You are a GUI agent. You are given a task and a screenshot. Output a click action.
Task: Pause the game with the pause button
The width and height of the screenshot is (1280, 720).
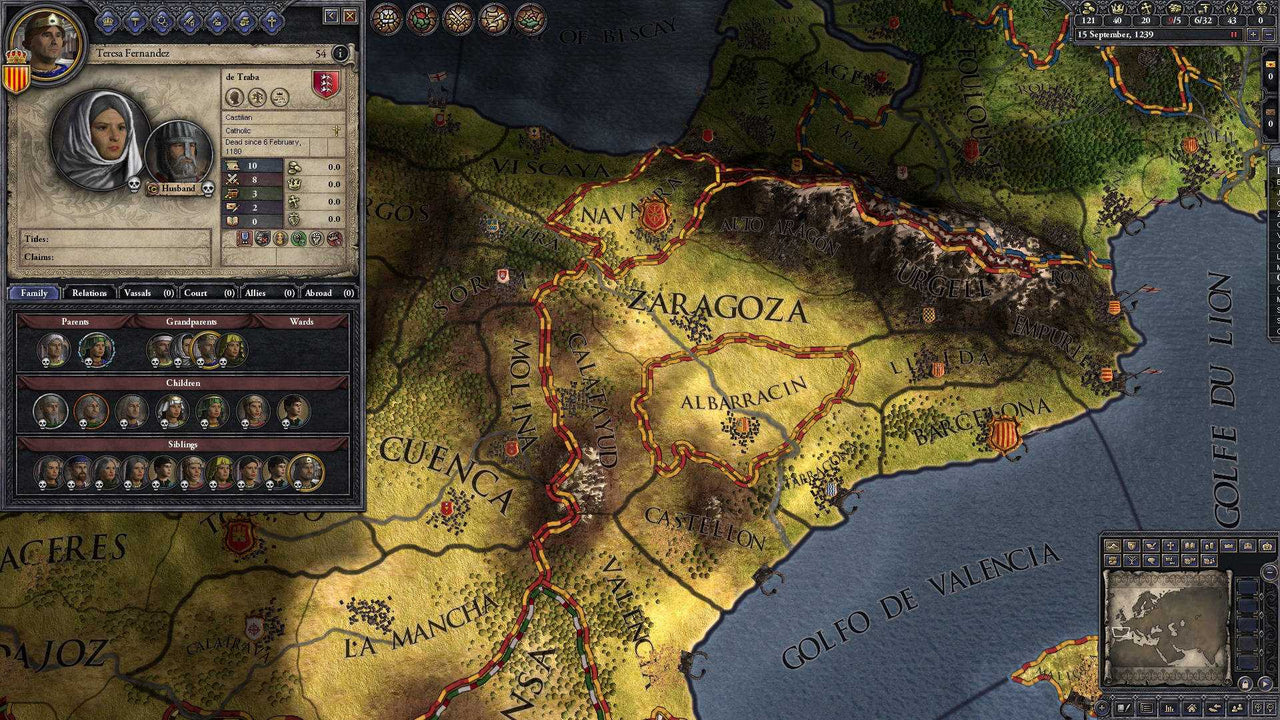tap(1234, 34)
